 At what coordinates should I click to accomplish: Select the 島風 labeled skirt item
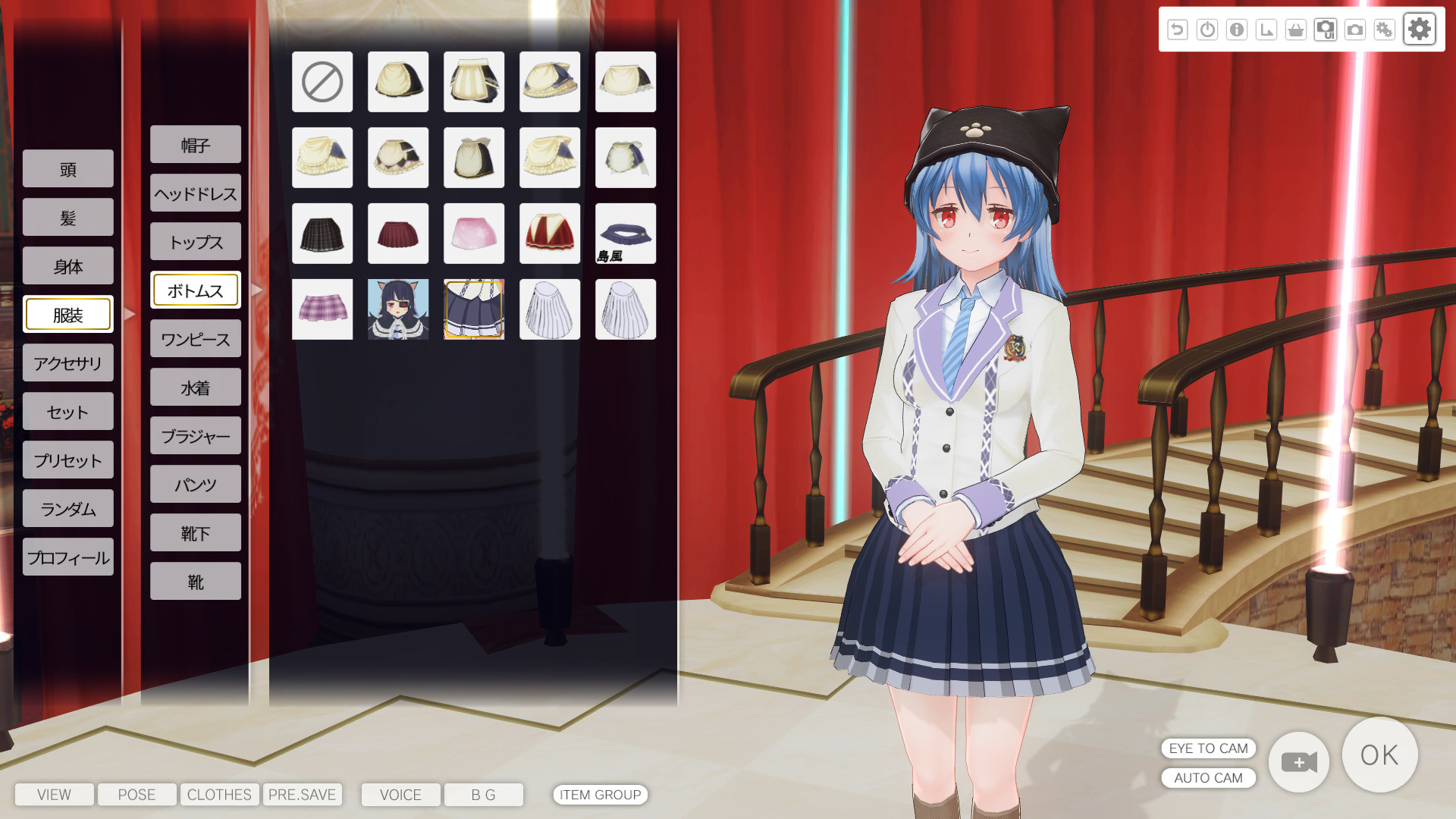[626, 234]
